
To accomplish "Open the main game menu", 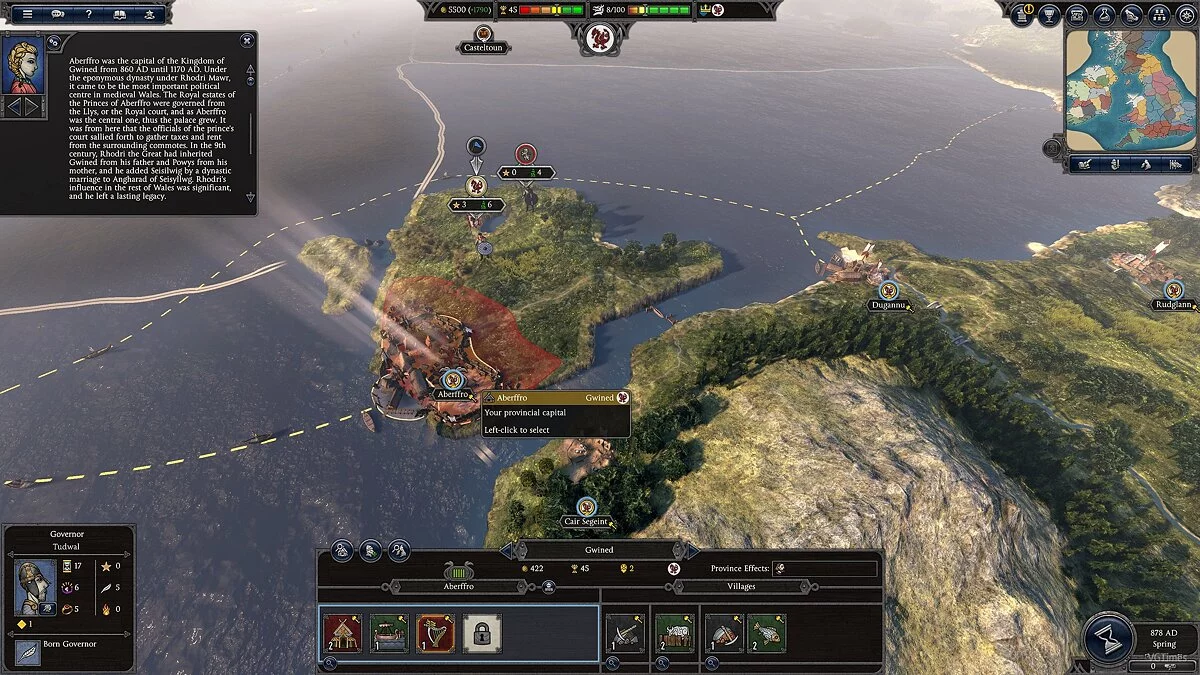I will 28,14.
